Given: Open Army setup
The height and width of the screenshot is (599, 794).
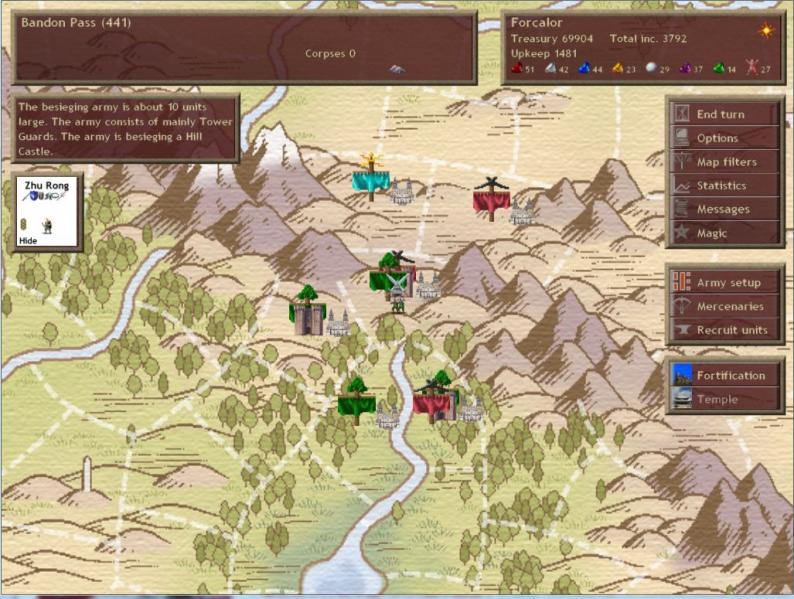Looking at the screenshot, I should pos(724,283).
